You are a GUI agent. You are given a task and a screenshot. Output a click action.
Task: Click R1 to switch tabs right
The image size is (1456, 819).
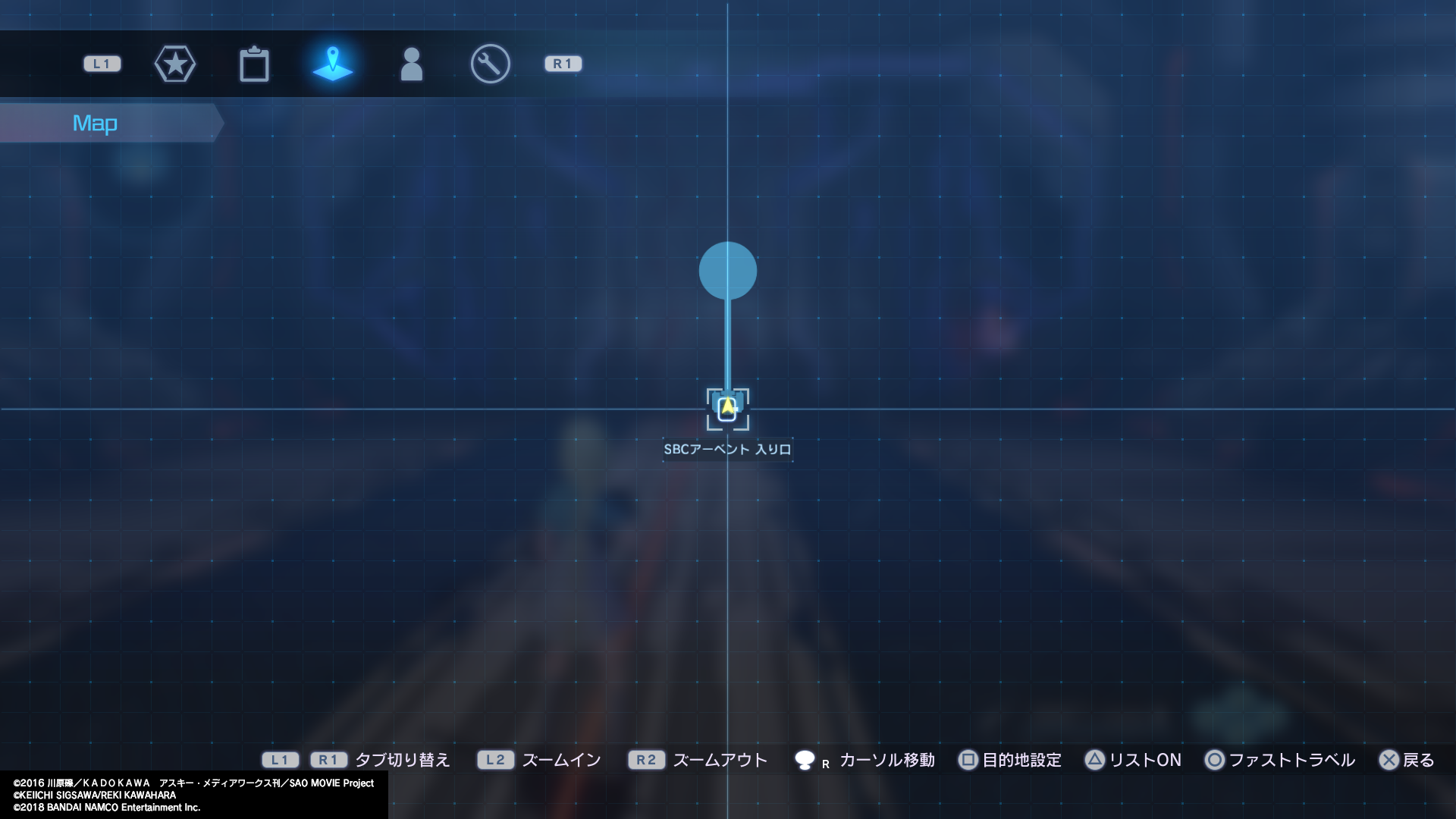(x=562, y=64)
